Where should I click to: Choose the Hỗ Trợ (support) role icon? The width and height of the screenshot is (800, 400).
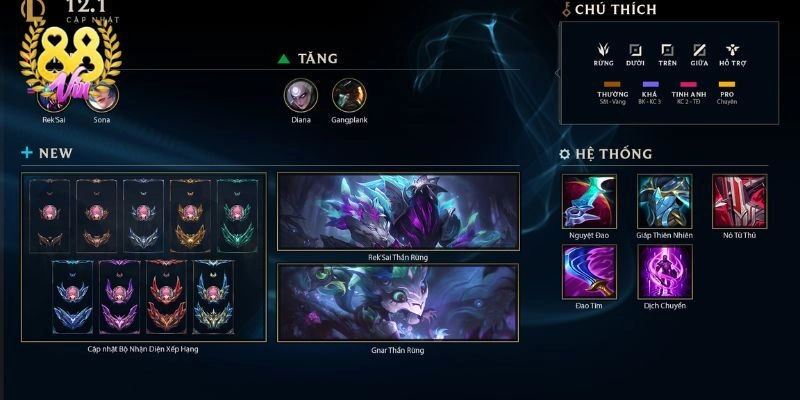(x=733, y=48)
